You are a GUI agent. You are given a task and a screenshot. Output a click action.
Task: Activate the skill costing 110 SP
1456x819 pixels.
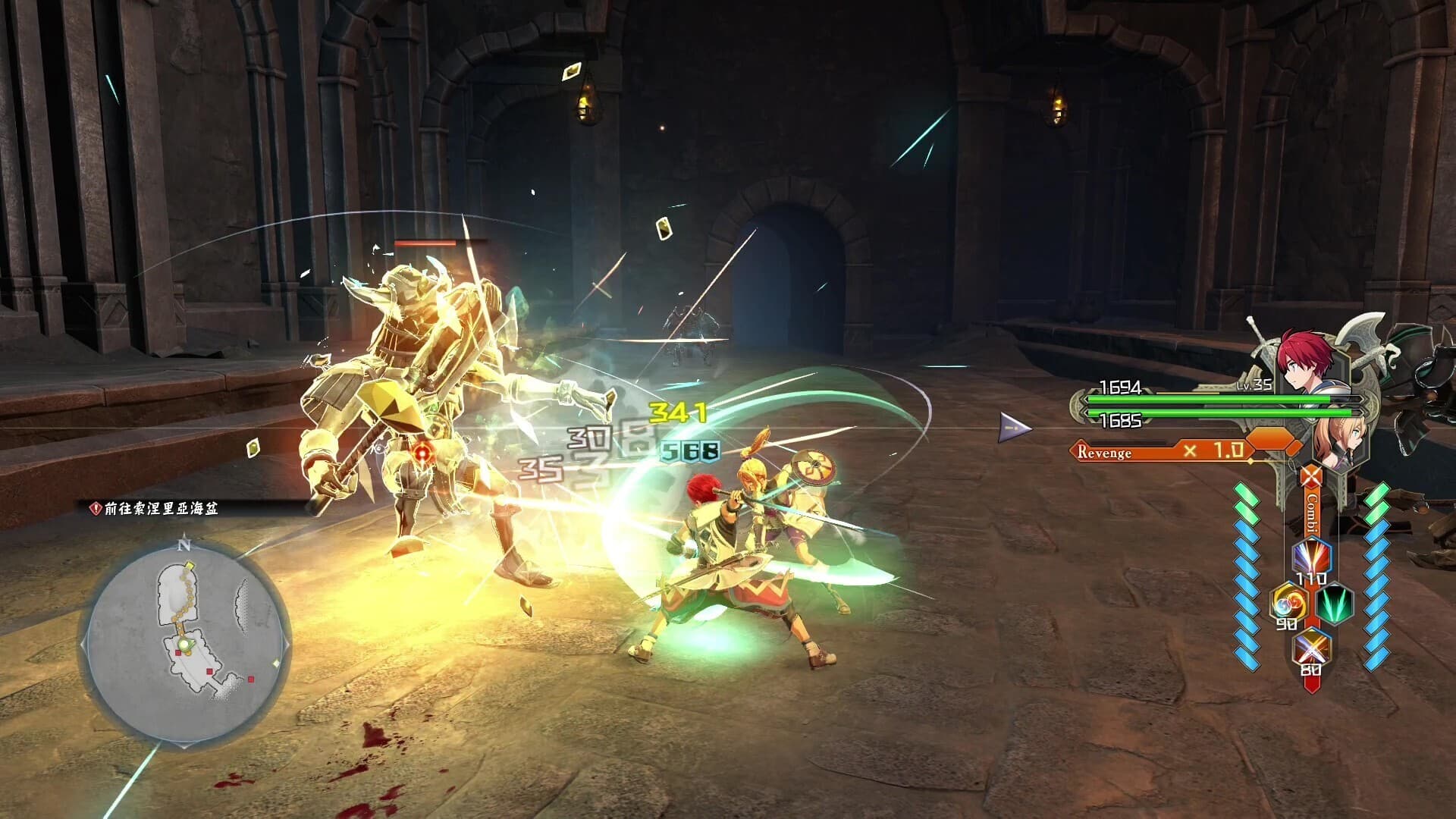pos(1311,558)
